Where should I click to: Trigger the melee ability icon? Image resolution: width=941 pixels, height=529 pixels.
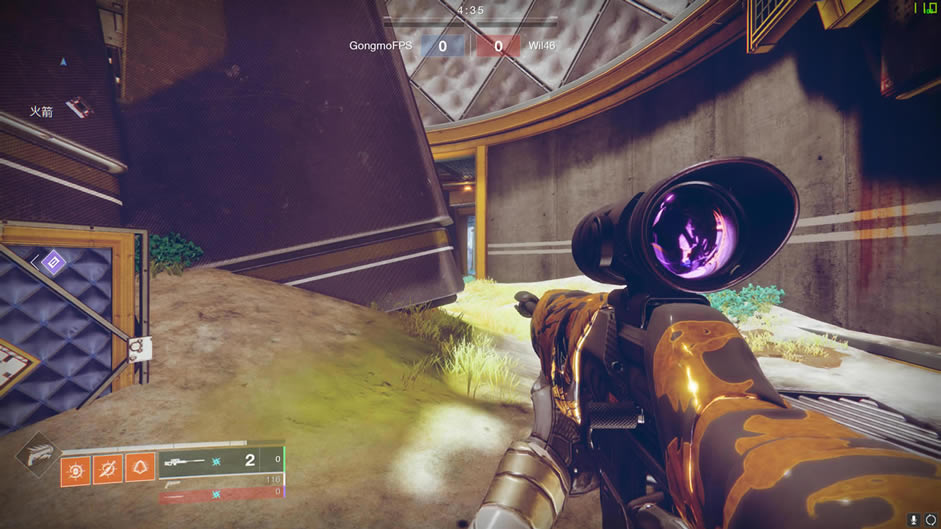(x=107, y=470)
